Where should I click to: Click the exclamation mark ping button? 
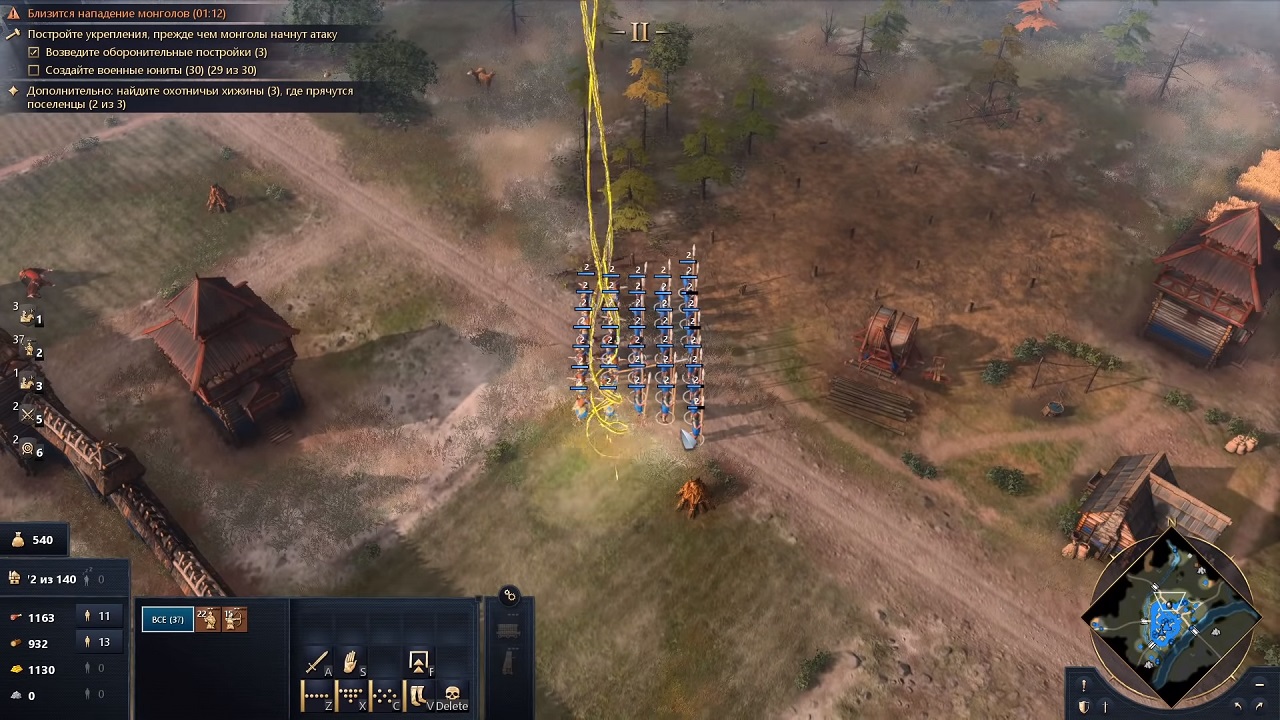click(x=1083, y=685)
